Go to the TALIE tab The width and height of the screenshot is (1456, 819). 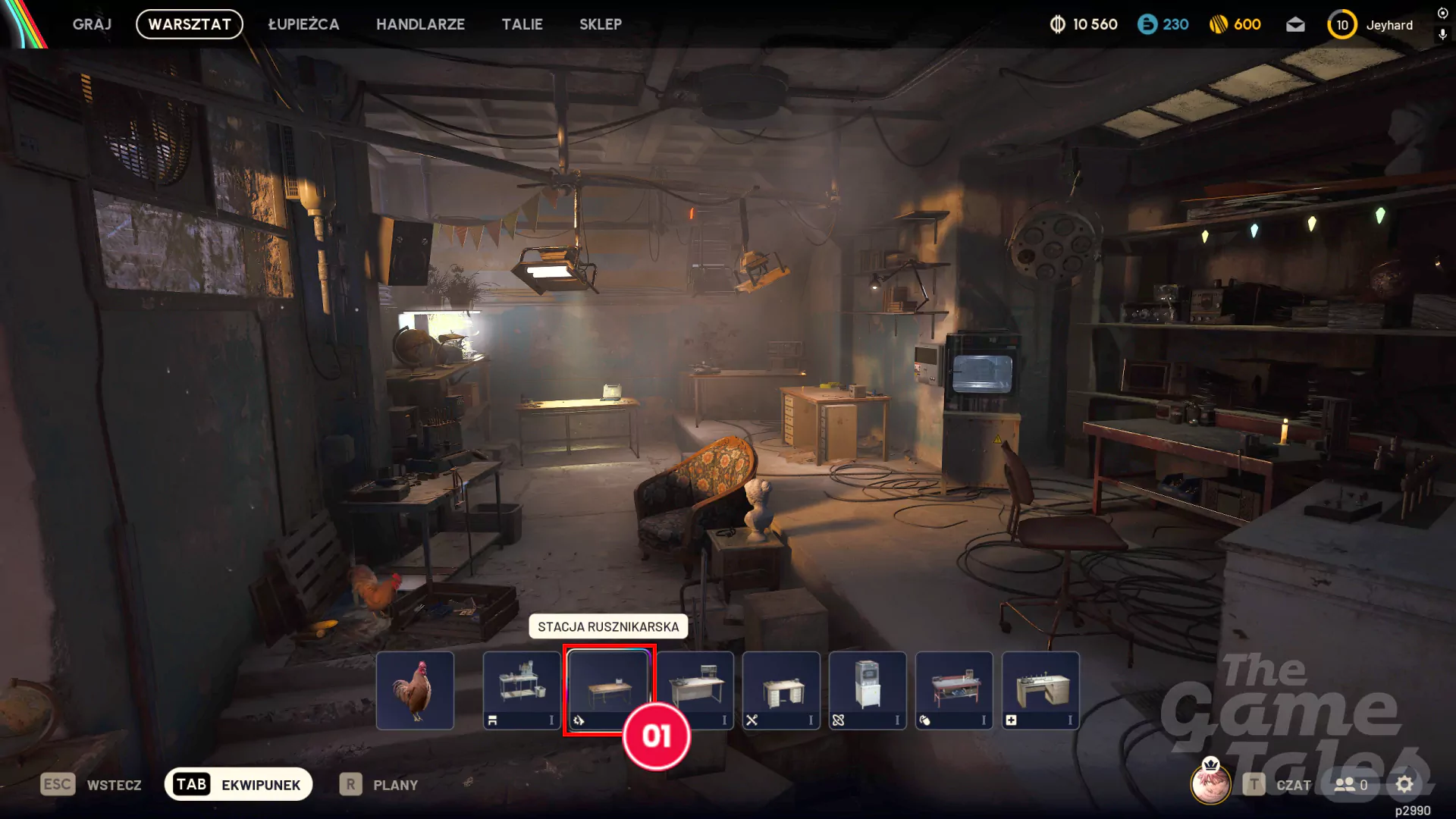tap(522, 24)
